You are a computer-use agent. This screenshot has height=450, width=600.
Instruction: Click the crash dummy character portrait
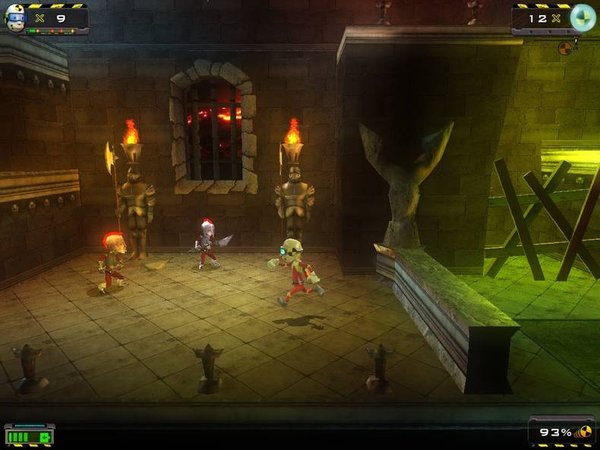(15, 18)
